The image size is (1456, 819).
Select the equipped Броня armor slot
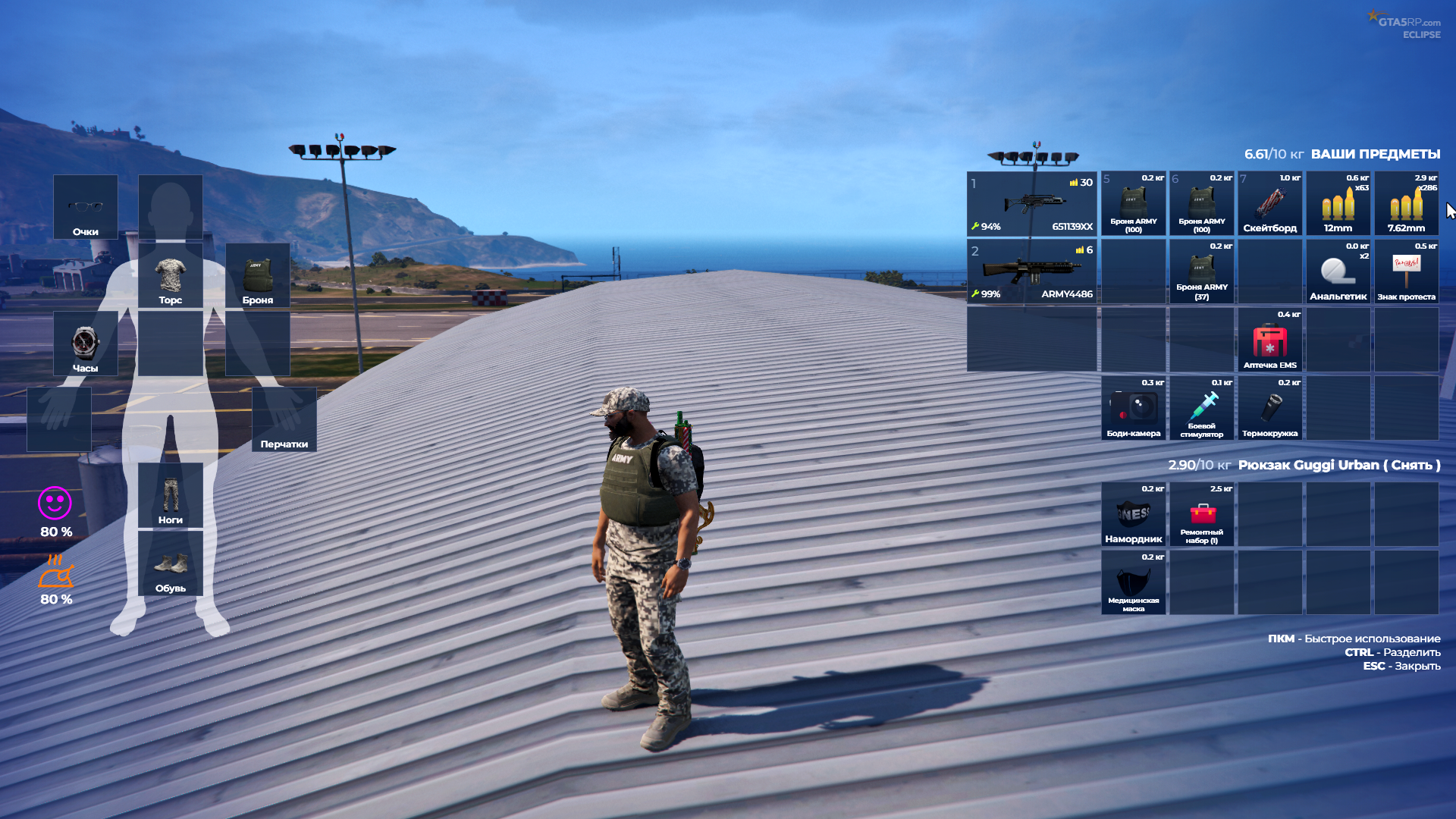click(x=258, y=276)
